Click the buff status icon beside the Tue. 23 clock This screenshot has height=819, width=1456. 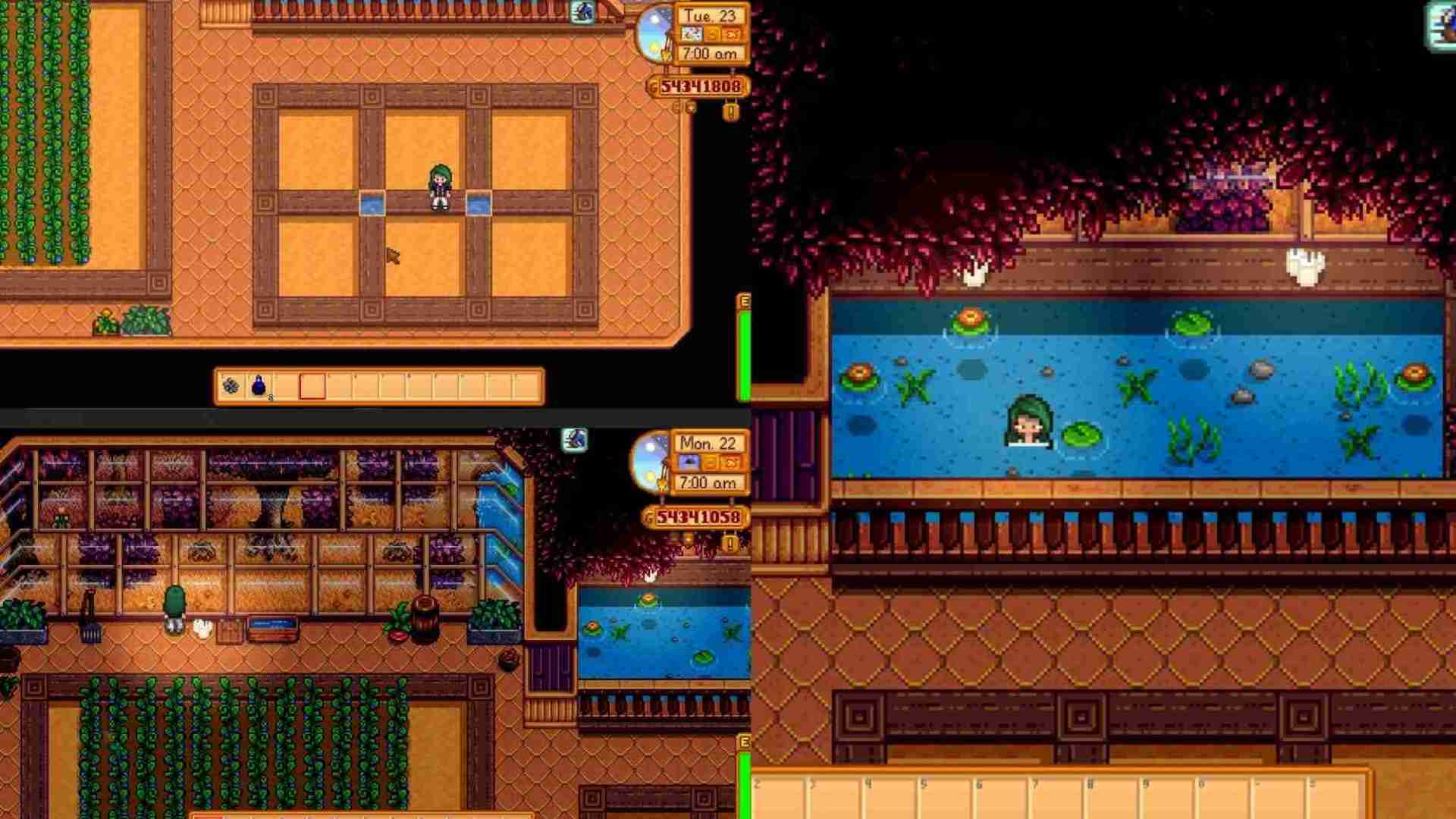coord(582,12)
